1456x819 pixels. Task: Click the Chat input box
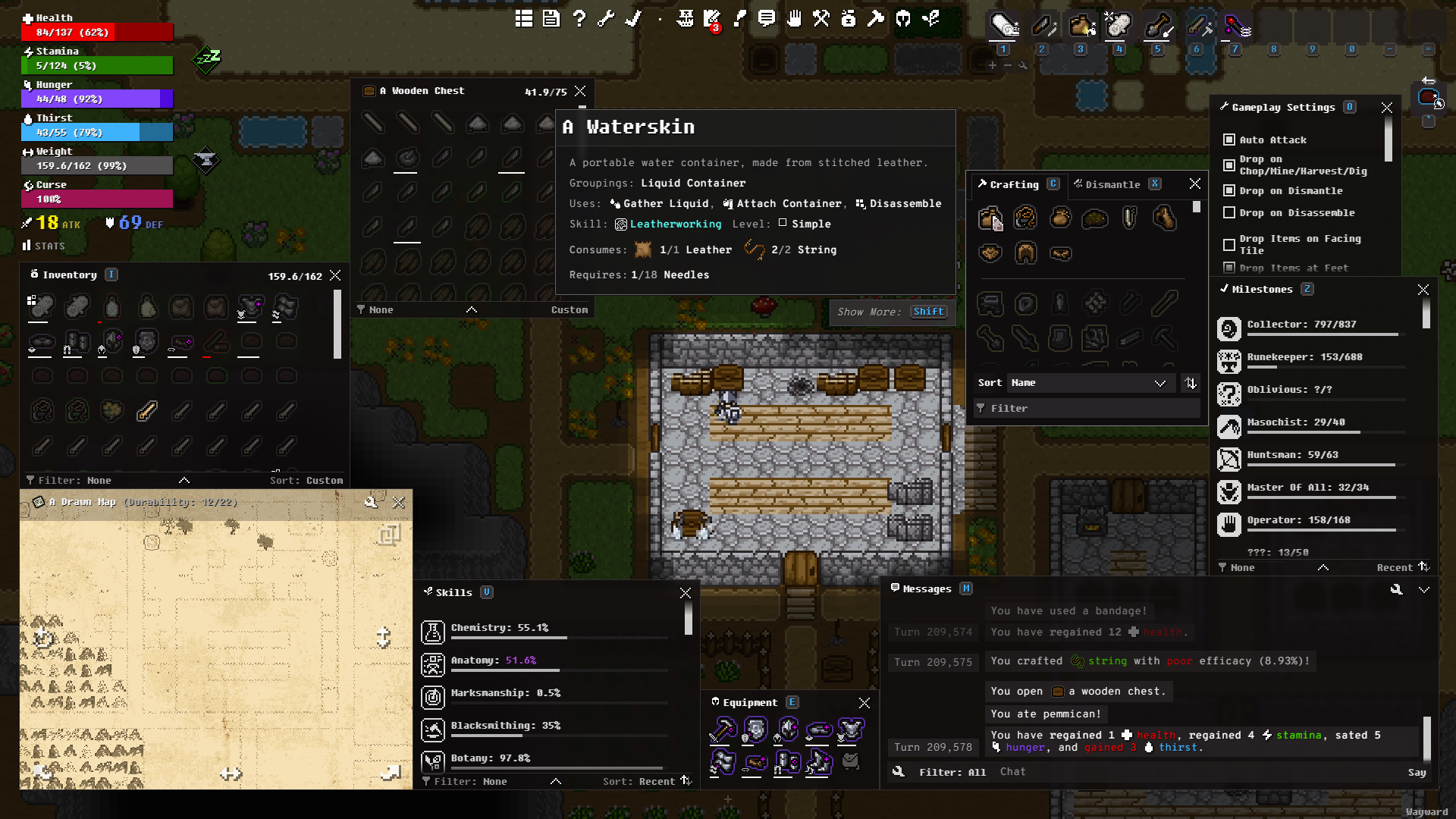[1198, 772]
